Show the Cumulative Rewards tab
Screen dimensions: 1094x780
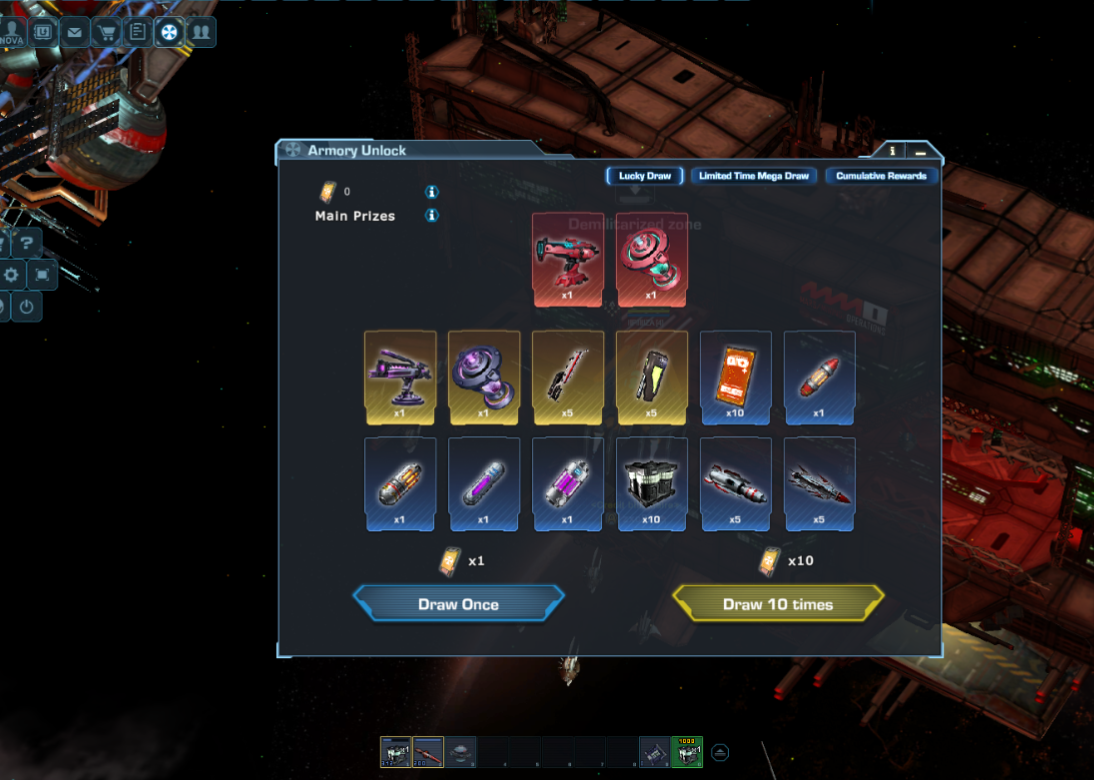point(881,176)
